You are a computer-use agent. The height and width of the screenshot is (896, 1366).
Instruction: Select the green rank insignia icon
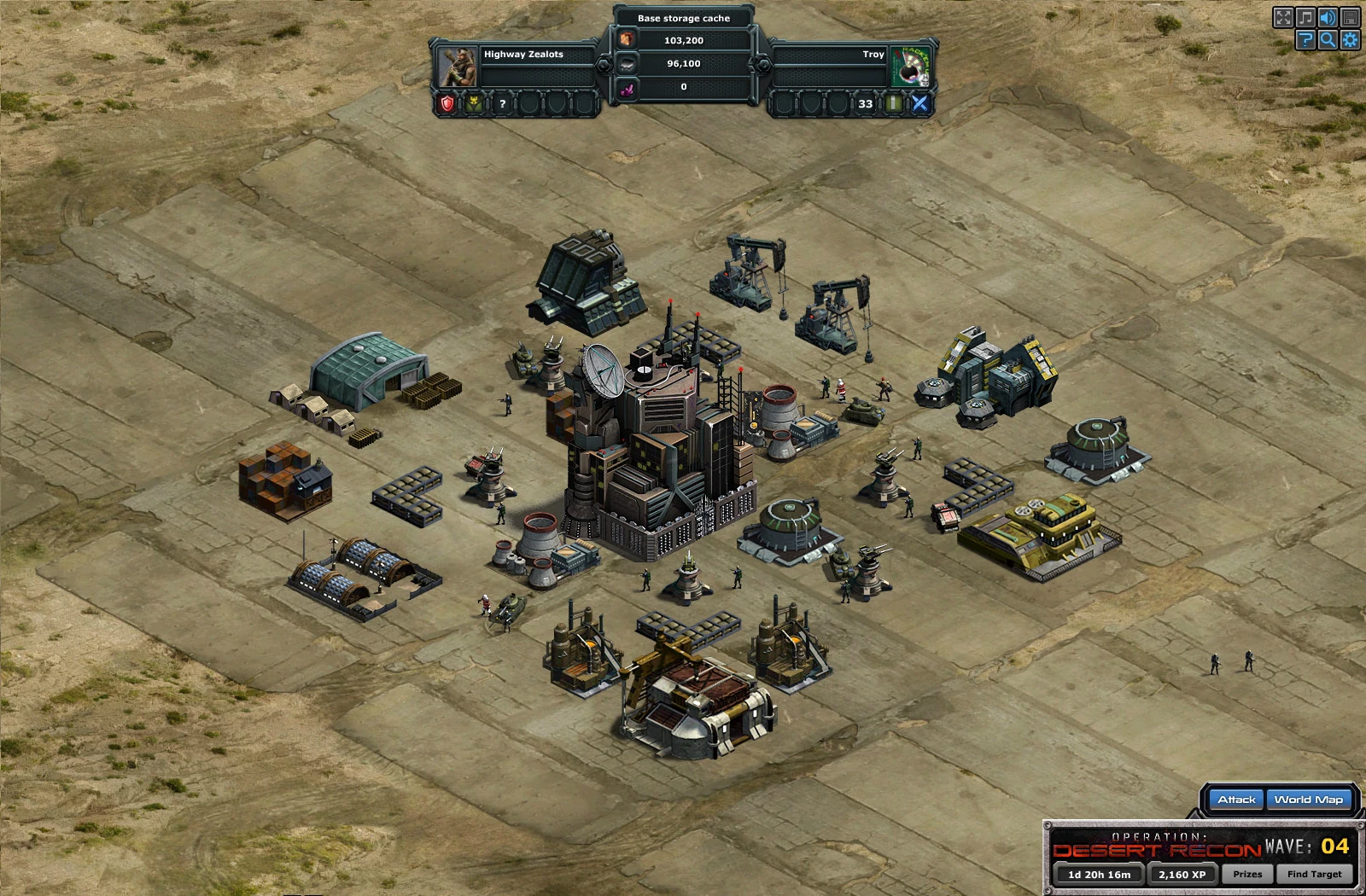[893, 104]
